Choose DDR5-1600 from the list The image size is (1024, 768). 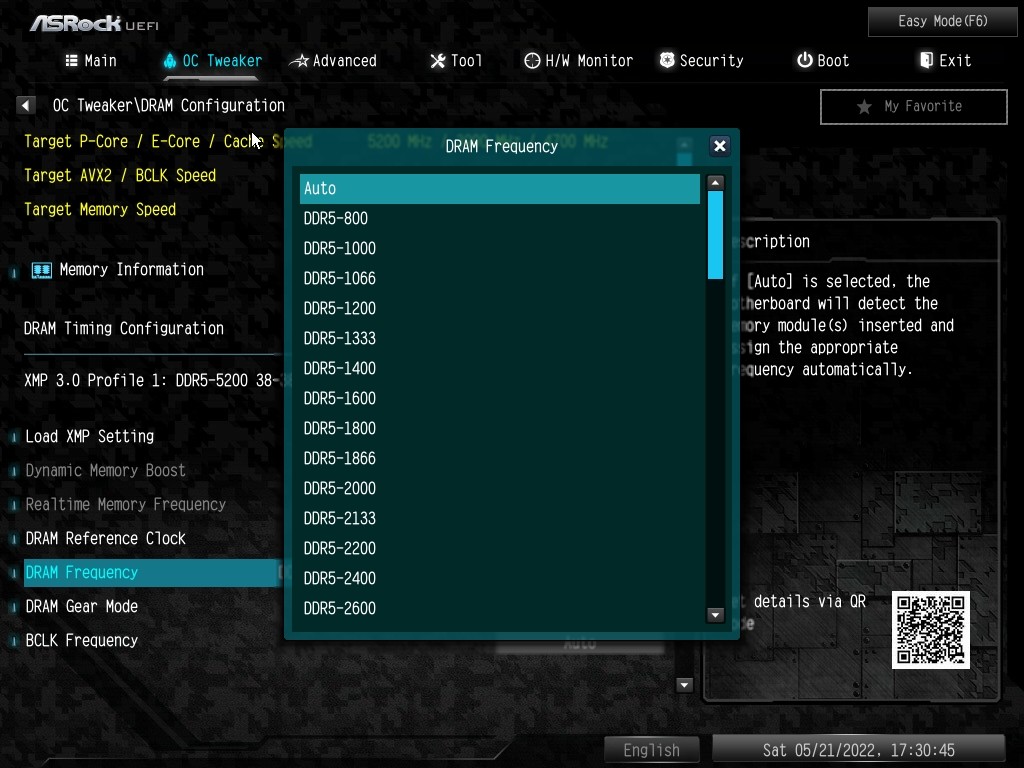coord(499,398)
